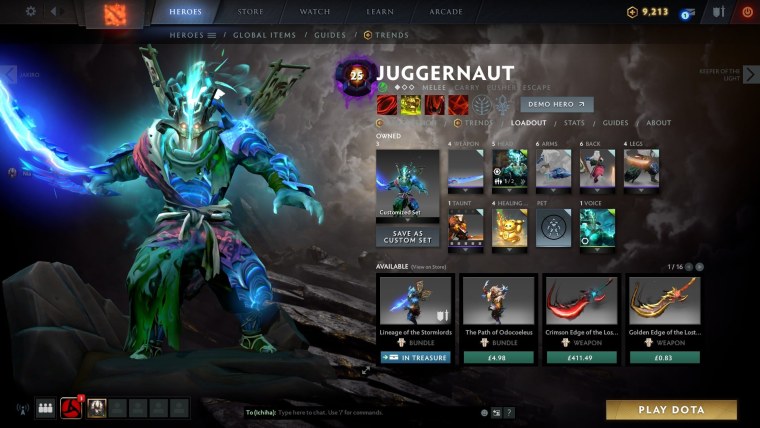The image size is (760, 428).
Task: Open the Store tab
Action: pyautogui.click(x=251, y=12)
